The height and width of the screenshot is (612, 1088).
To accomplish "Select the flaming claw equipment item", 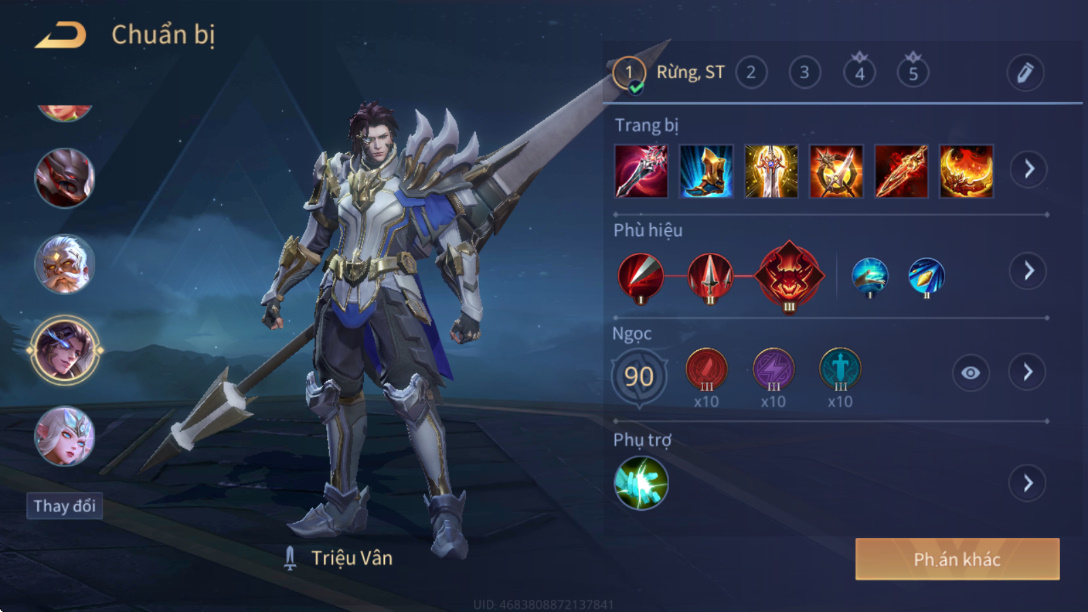I will (966, 171).
